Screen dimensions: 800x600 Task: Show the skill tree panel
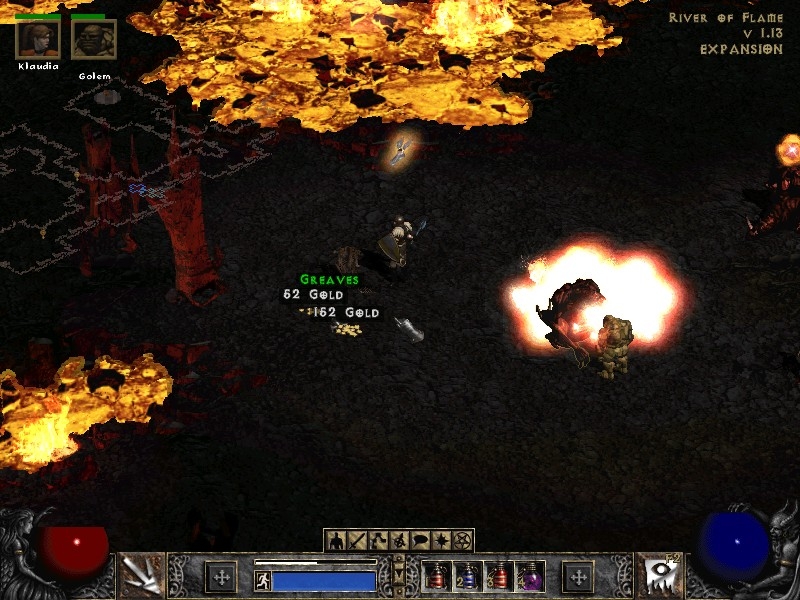pos(377,541)
